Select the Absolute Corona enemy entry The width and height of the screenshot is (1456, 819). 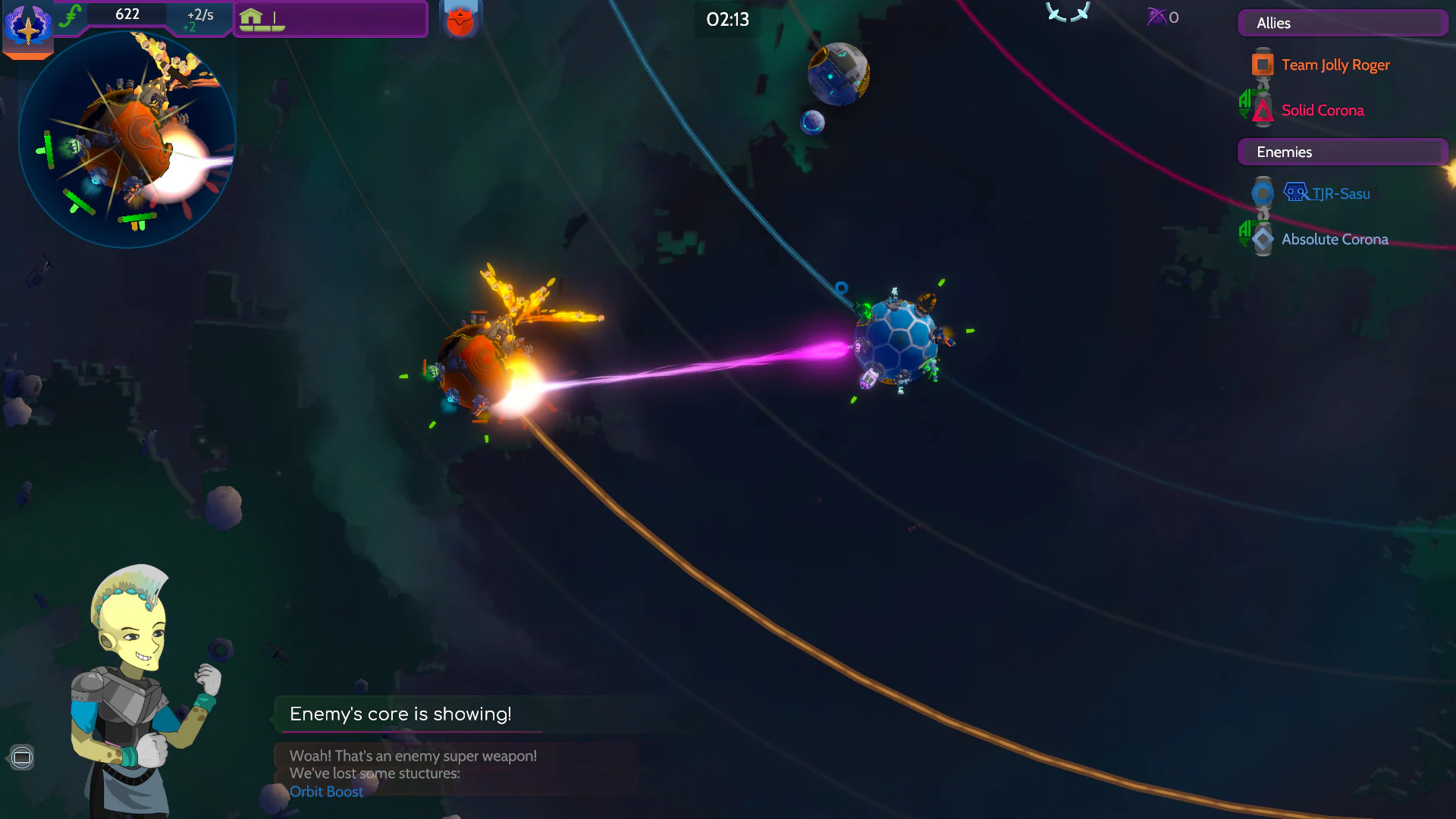click(x=1335, y=239)
